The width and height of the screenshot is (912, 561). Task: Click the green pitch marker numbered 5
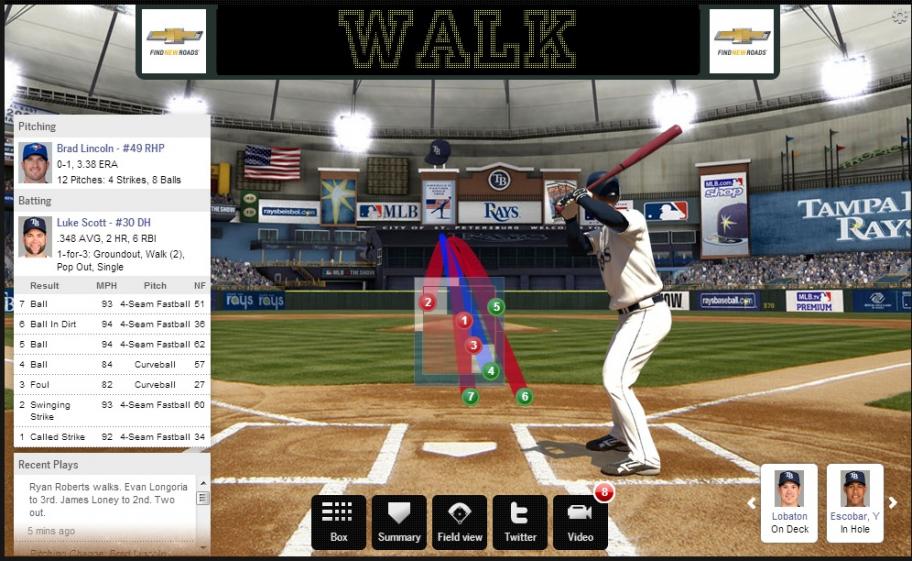[x=496, y=306]
